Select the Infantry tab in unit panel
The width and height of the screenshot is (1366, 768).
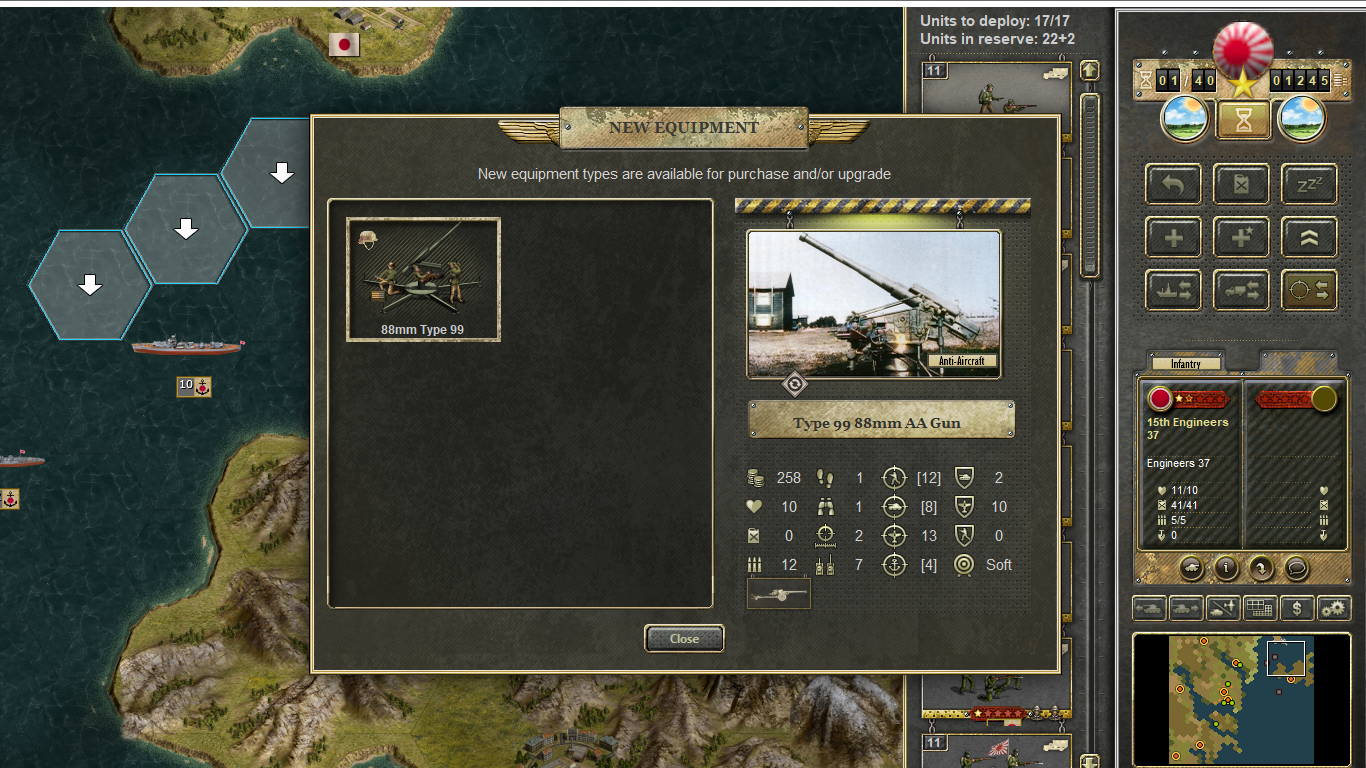tap(1186, 364)
